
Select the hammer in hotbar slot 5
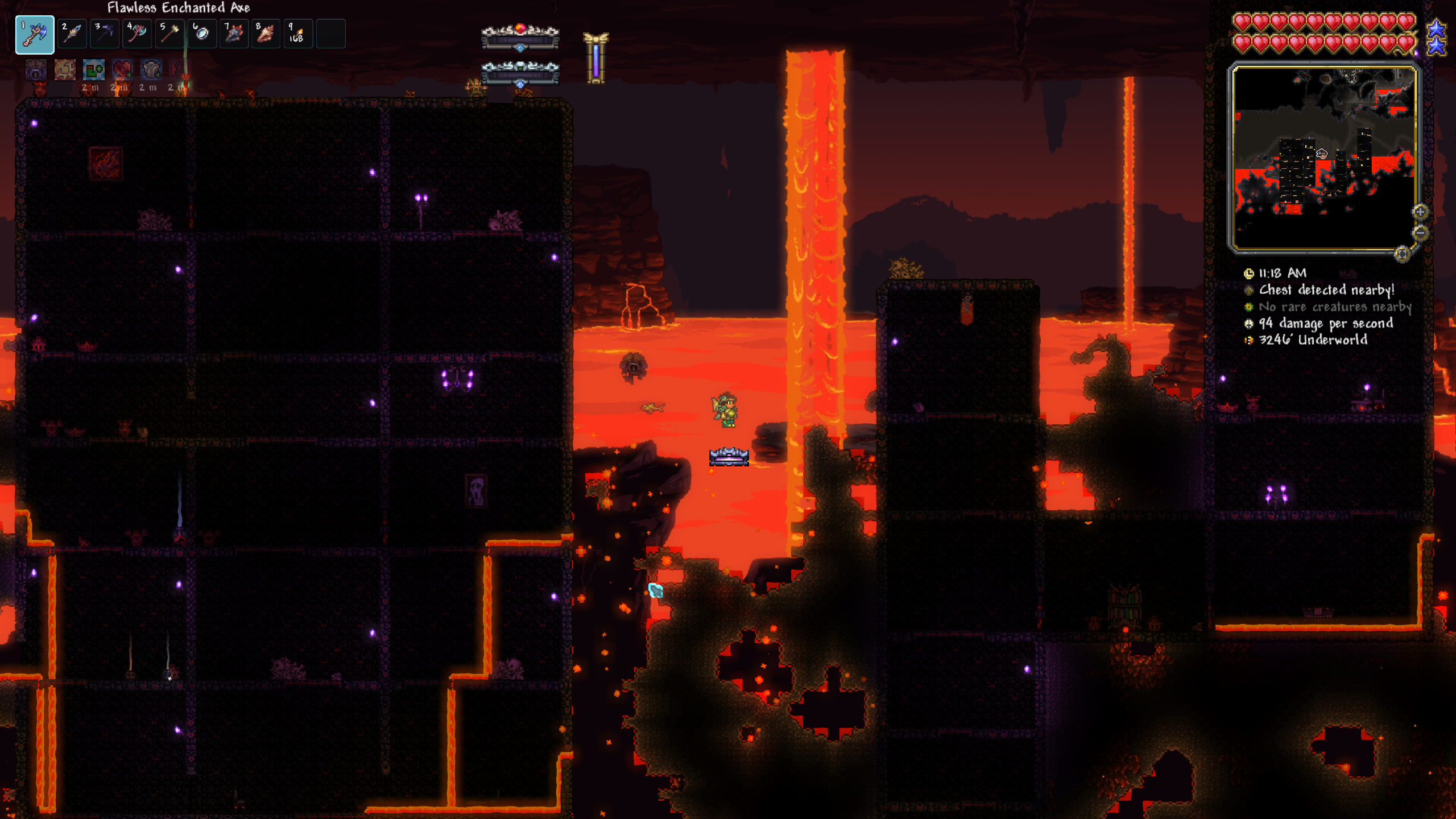pos(169,34)
